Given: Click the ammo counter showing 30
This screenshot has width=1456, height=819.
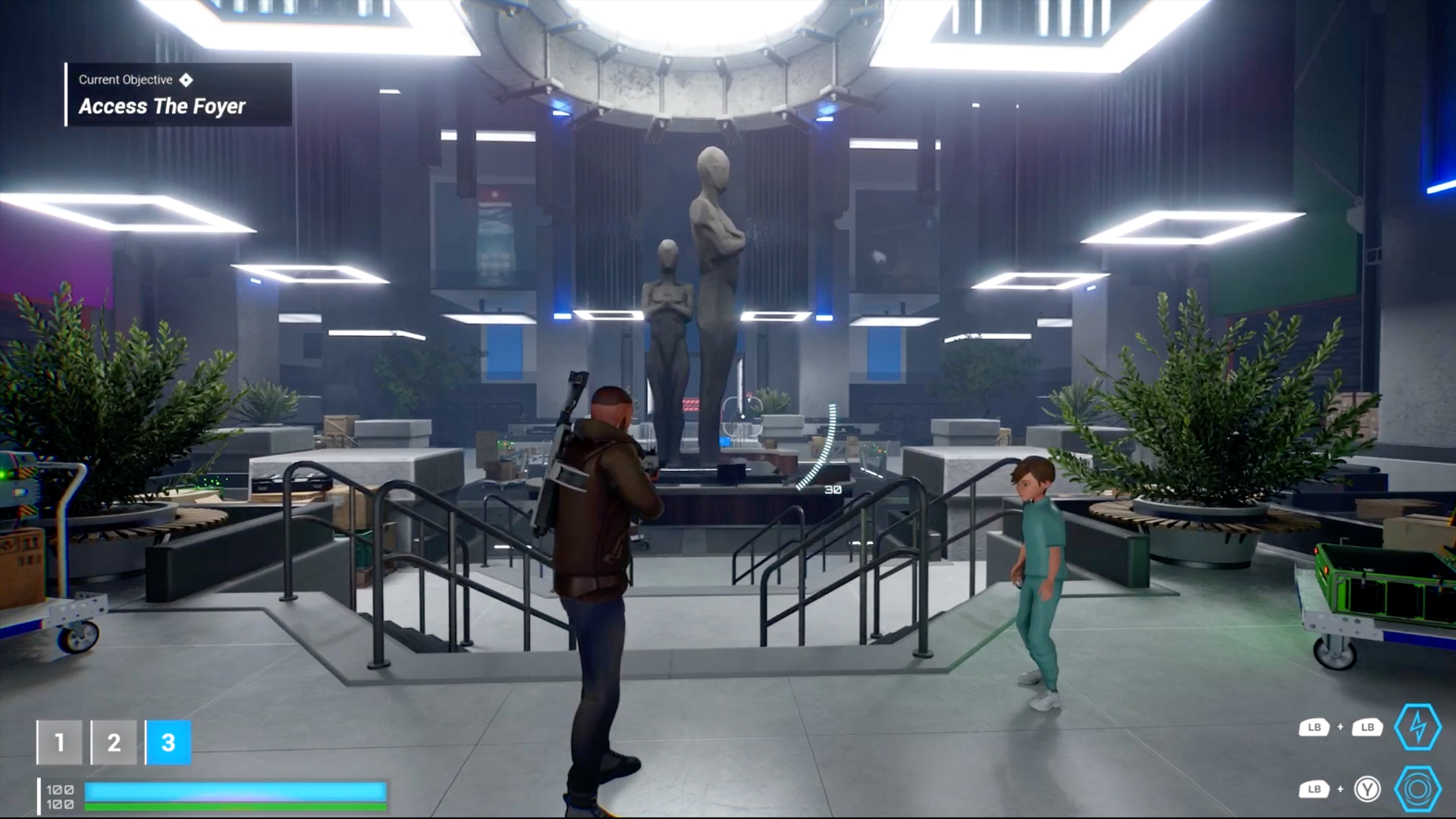Looking at the screenshot, I should pyautogui.click(x=831, y=489).
